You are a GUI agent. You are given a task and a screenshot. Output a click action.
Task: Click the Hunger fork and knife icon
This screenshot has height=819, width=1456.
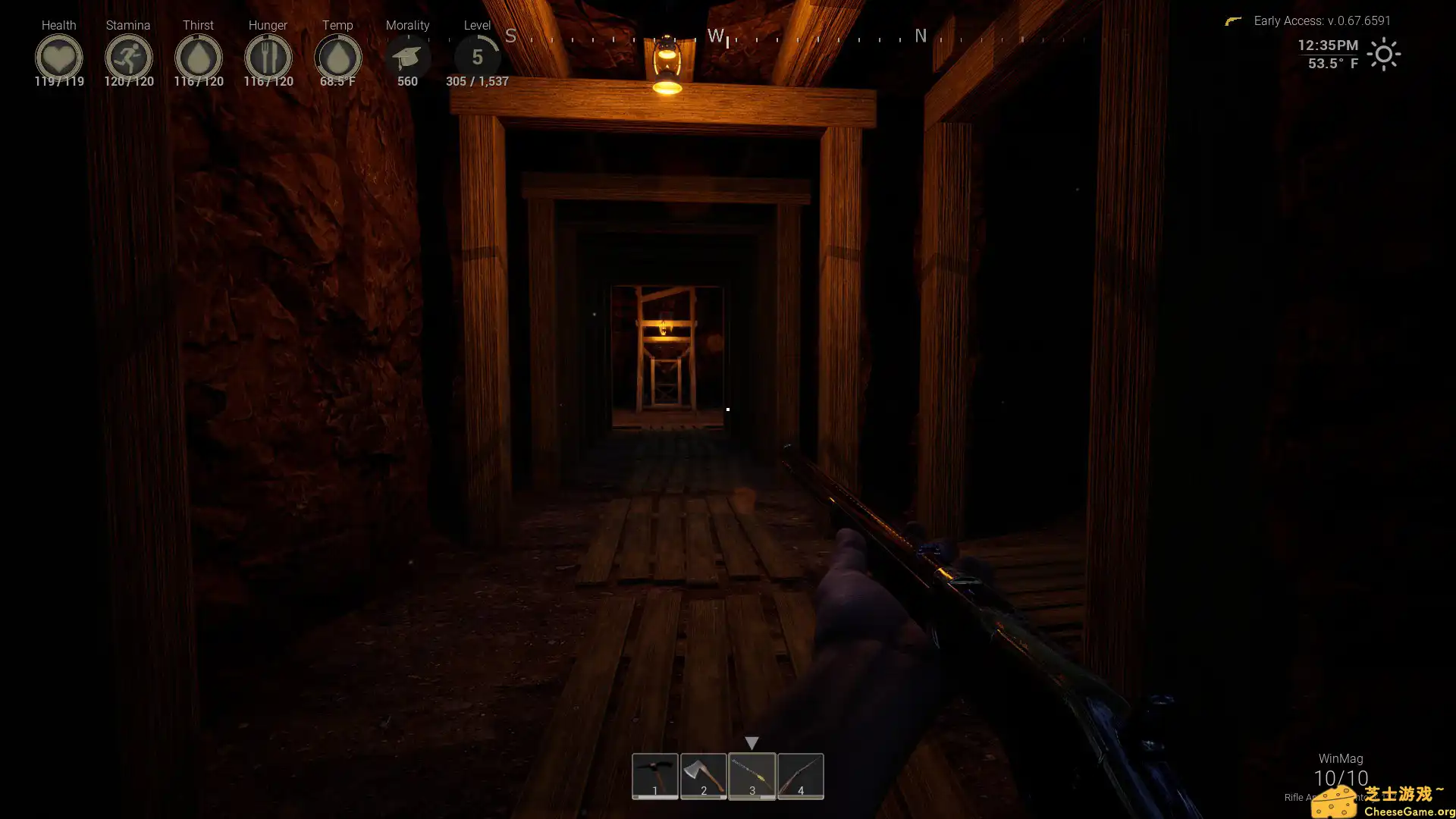(268, 56)
